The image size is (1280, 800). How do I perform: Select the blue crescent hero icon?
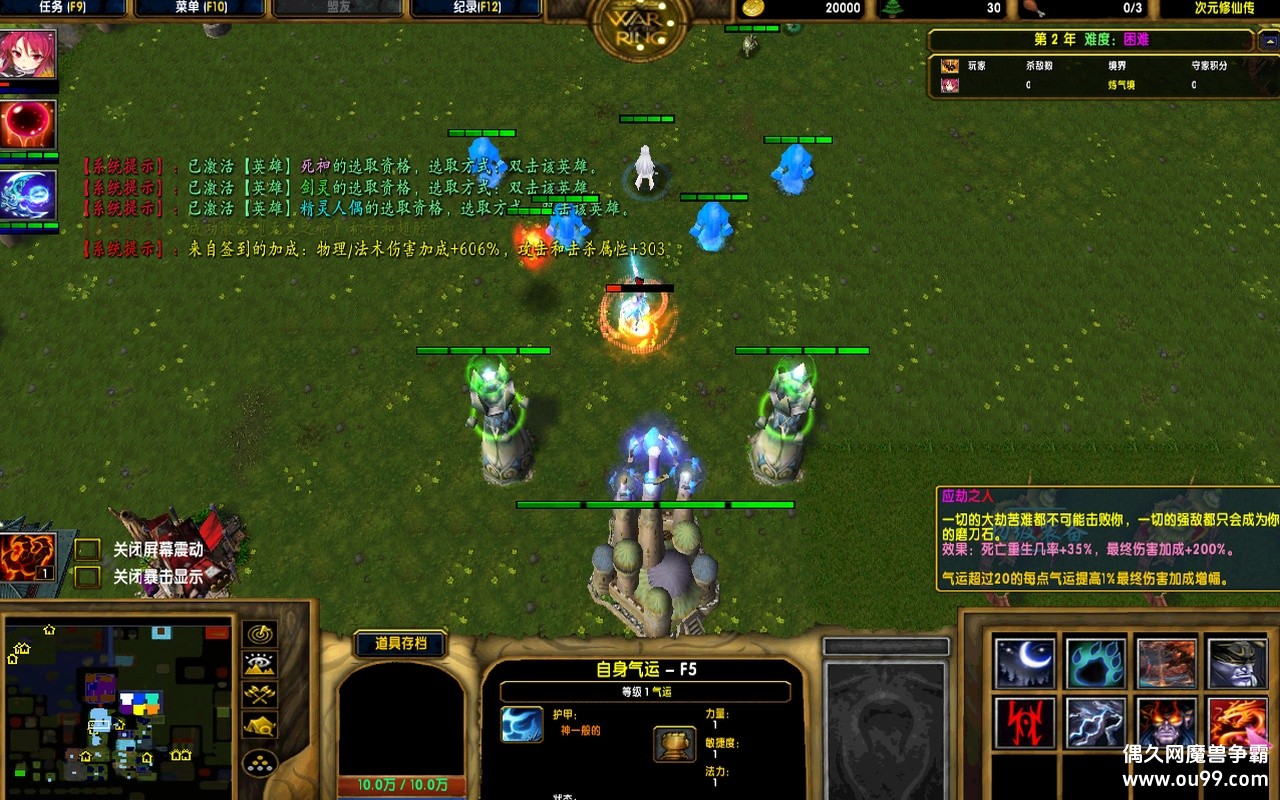pyautogui.click(x=28, y=195)
